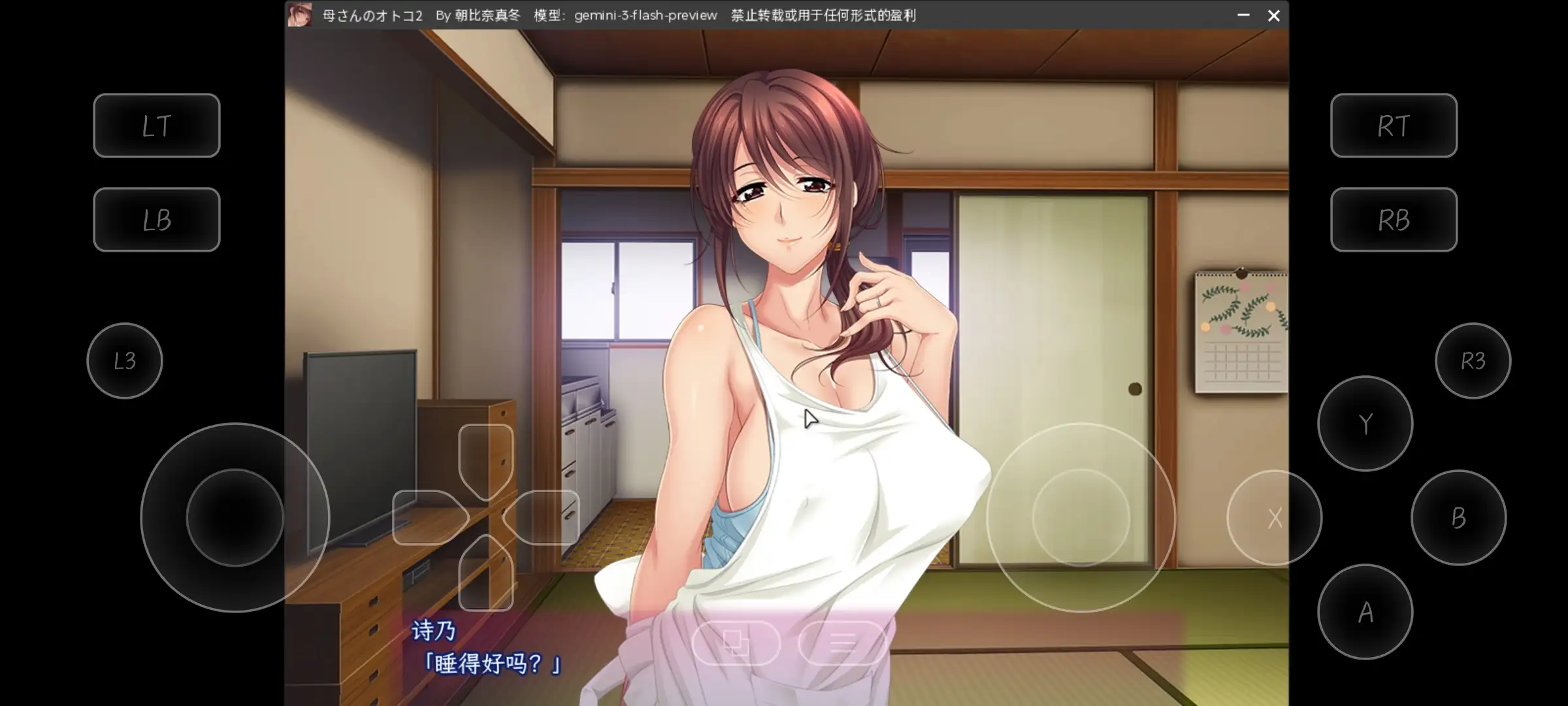Image resolution: width=1568 pixels, height=706 pixels.
Task: Click the game avatar icon in the title bar
Action: pyautogui.click(x=300, y=14)
